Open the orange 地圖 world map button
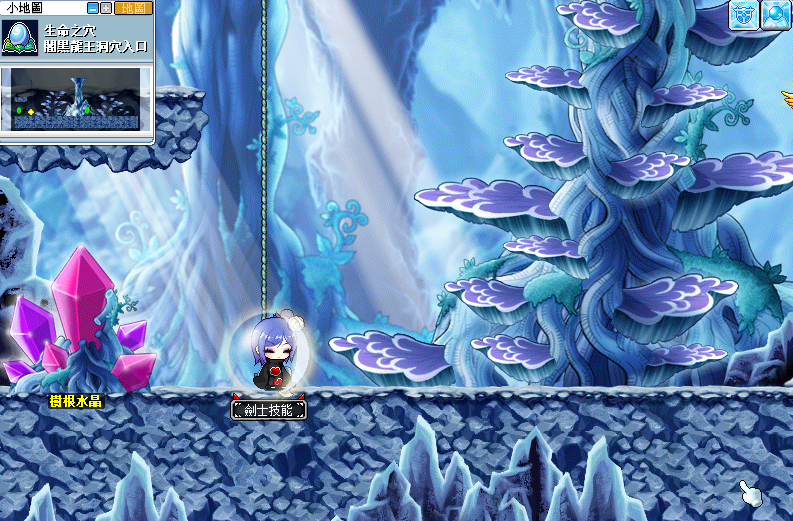 tap(132, 8)
